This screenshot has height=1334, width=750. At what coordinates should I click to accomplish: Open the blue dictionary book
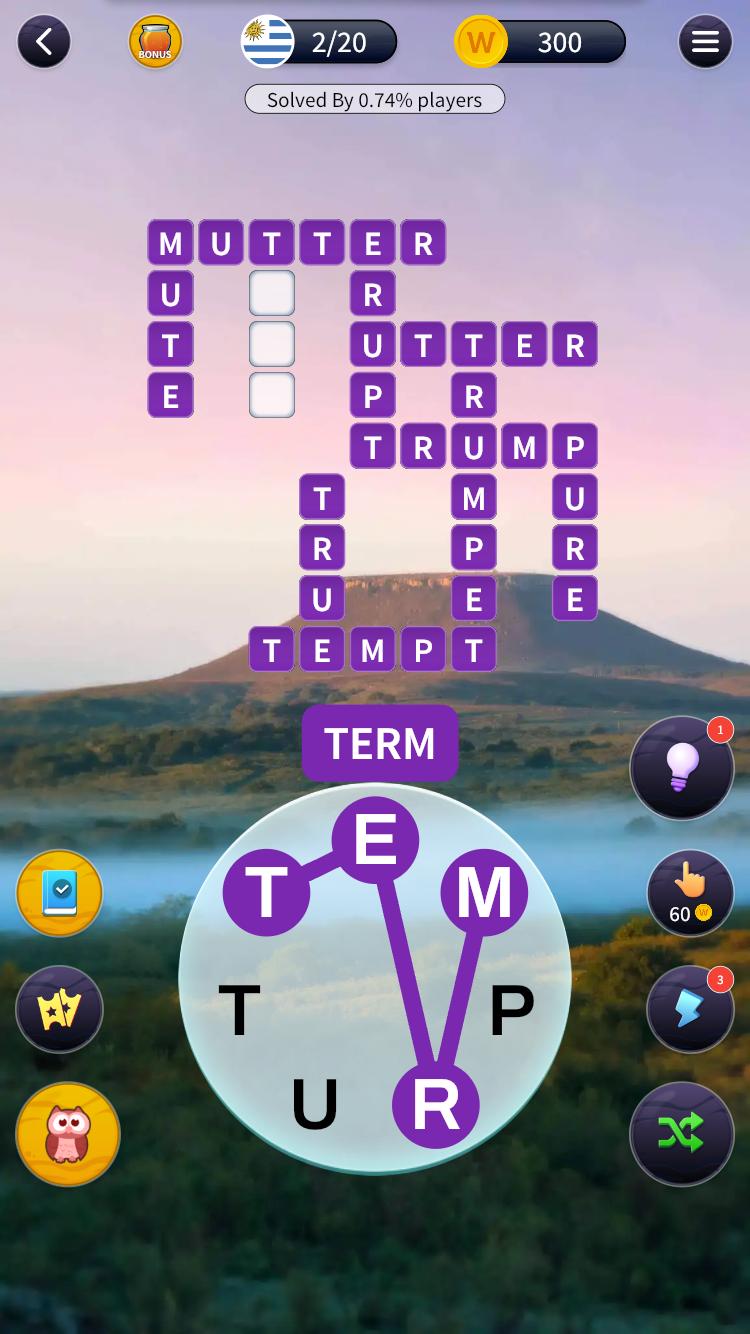pyautogui.click(x=59, y=893)
